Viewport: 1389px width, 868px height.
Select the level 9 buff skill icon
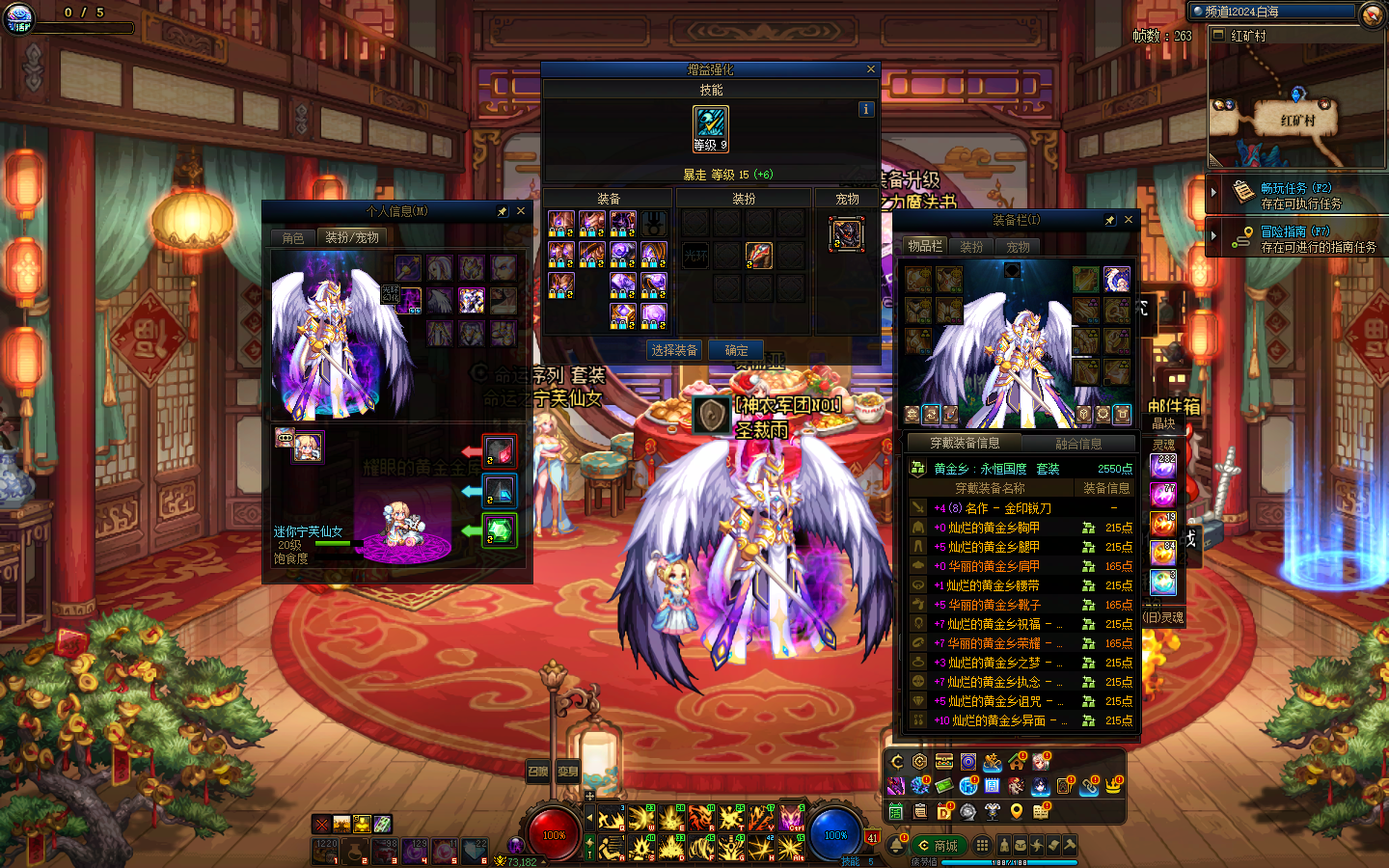tap(711, 128)
